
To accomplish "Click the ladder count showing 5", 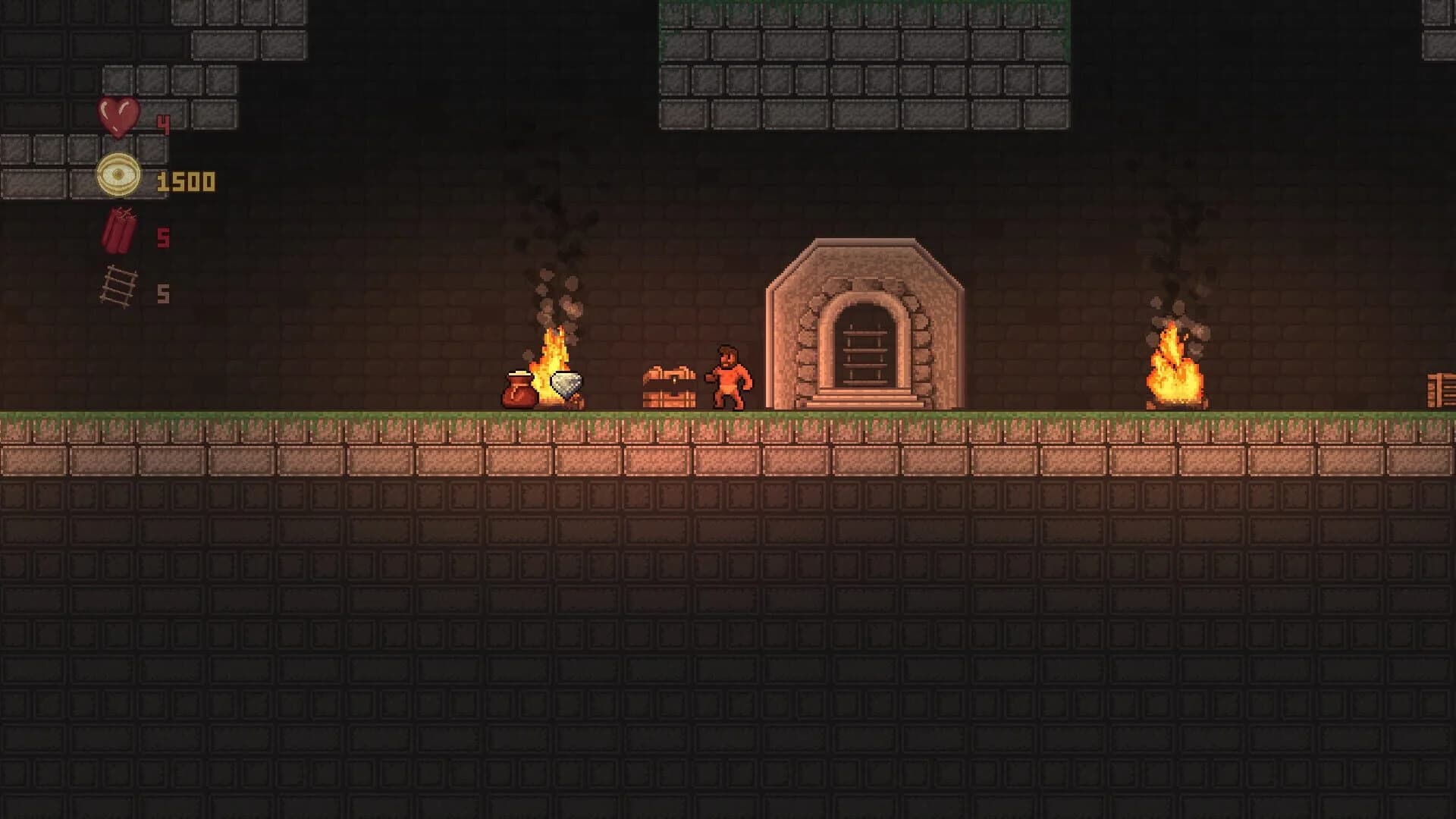I will [x=163, y=296].
